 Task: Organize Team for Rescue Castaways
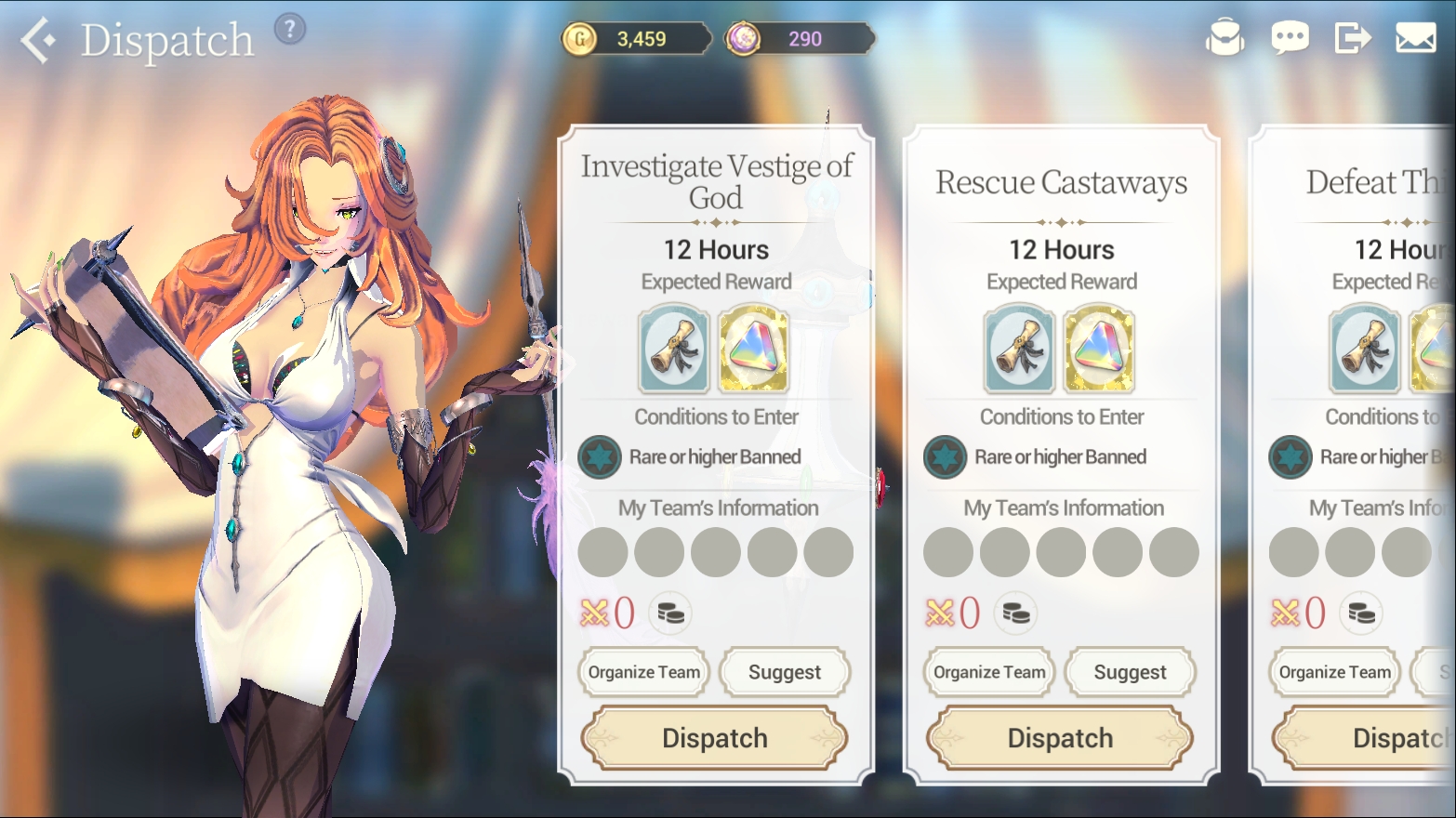(x=989, y=672)
